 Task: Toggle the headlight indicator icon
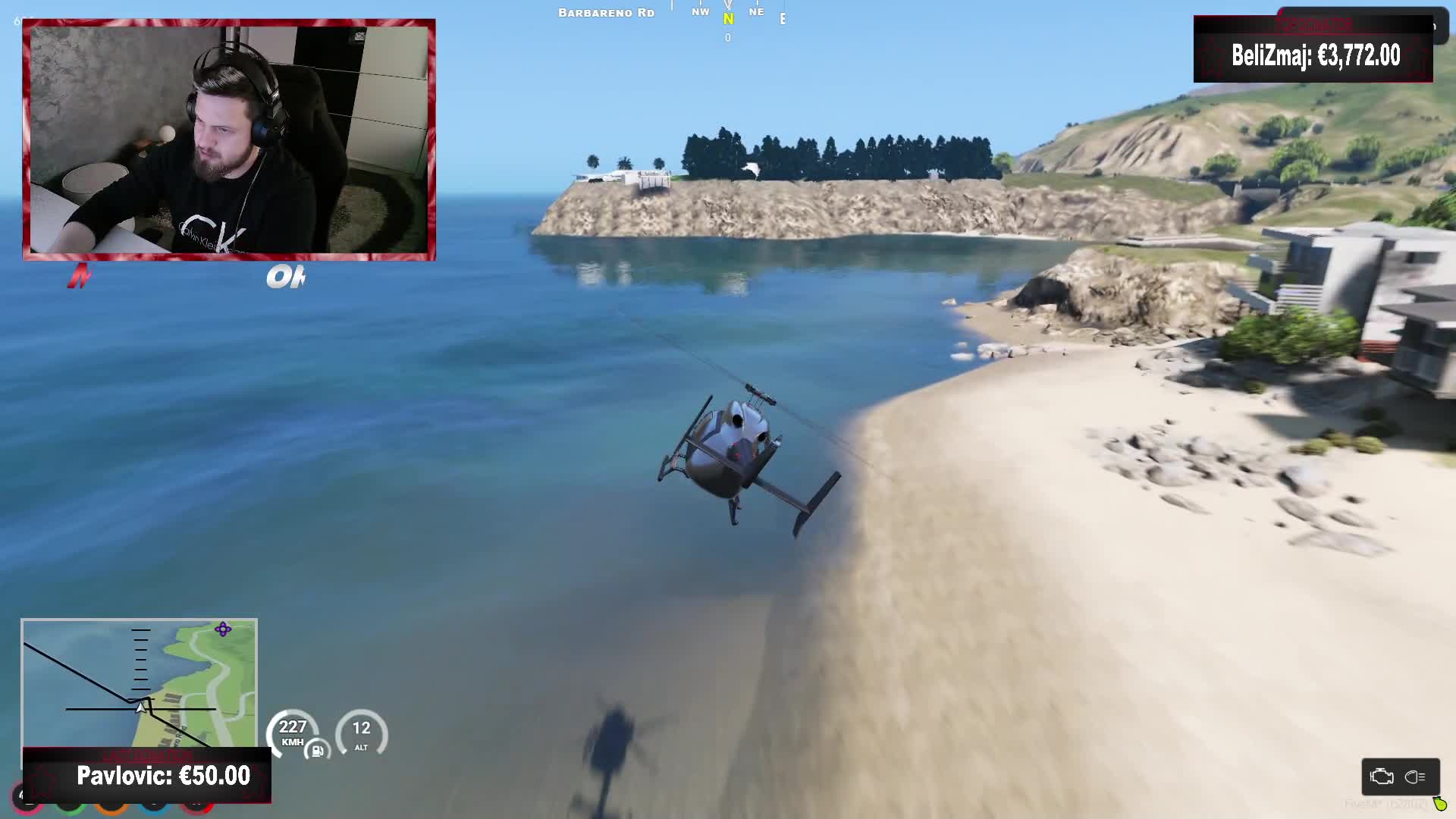[1415, 777]
